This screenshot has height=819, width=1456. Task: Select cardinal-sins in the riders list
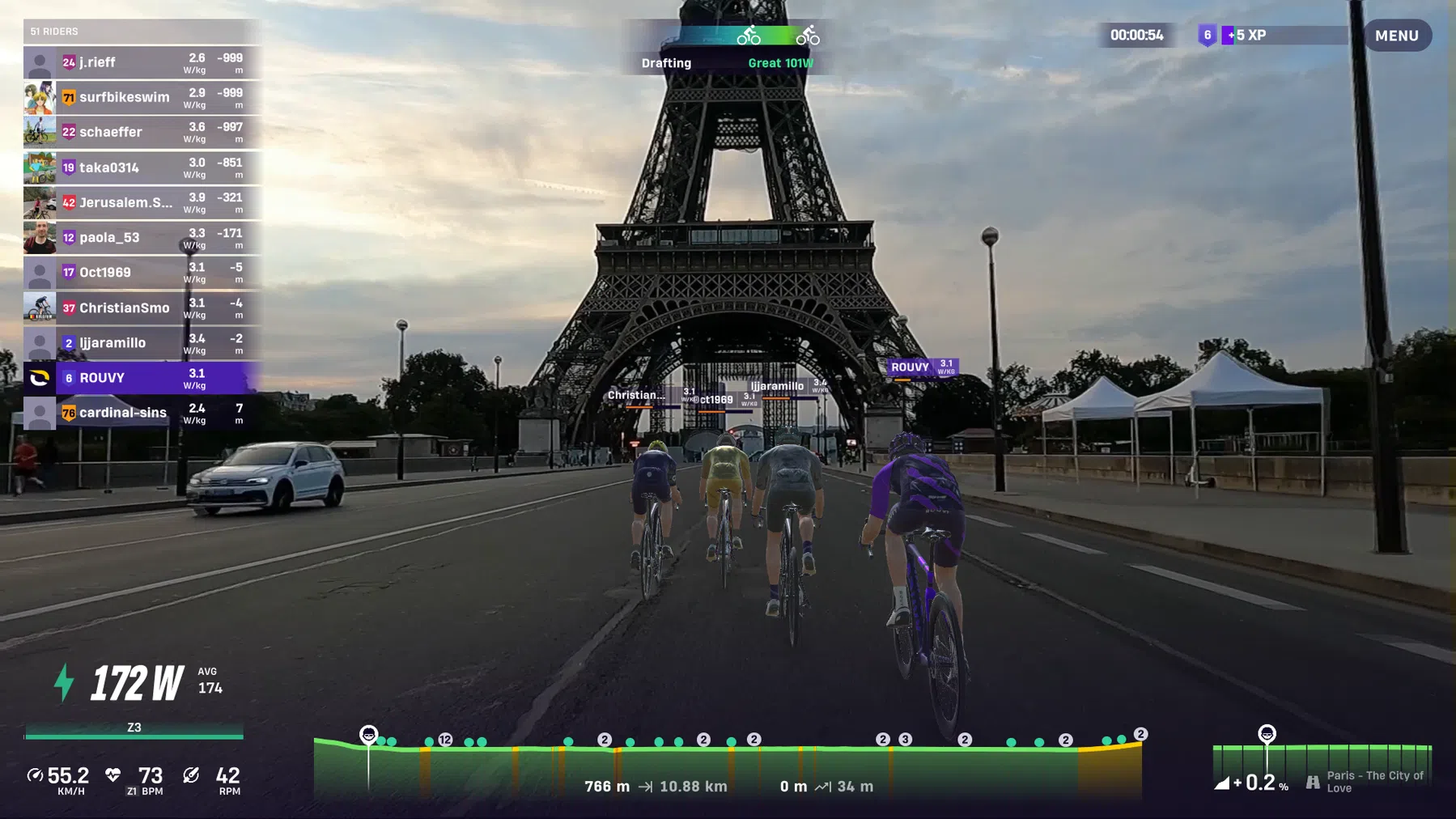point(142,413)
